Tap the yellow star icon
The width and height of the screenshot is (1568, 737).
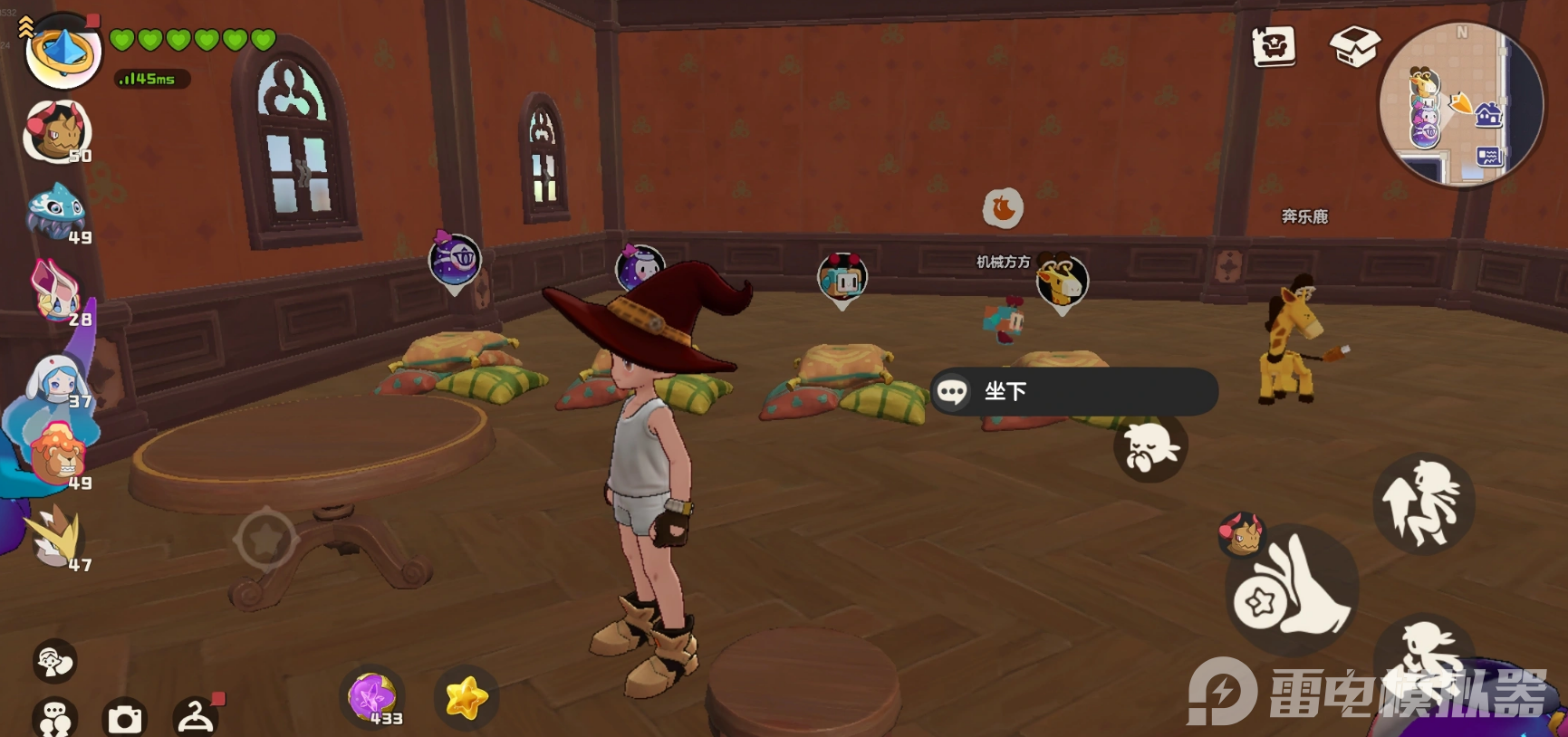tap(467, 698)
